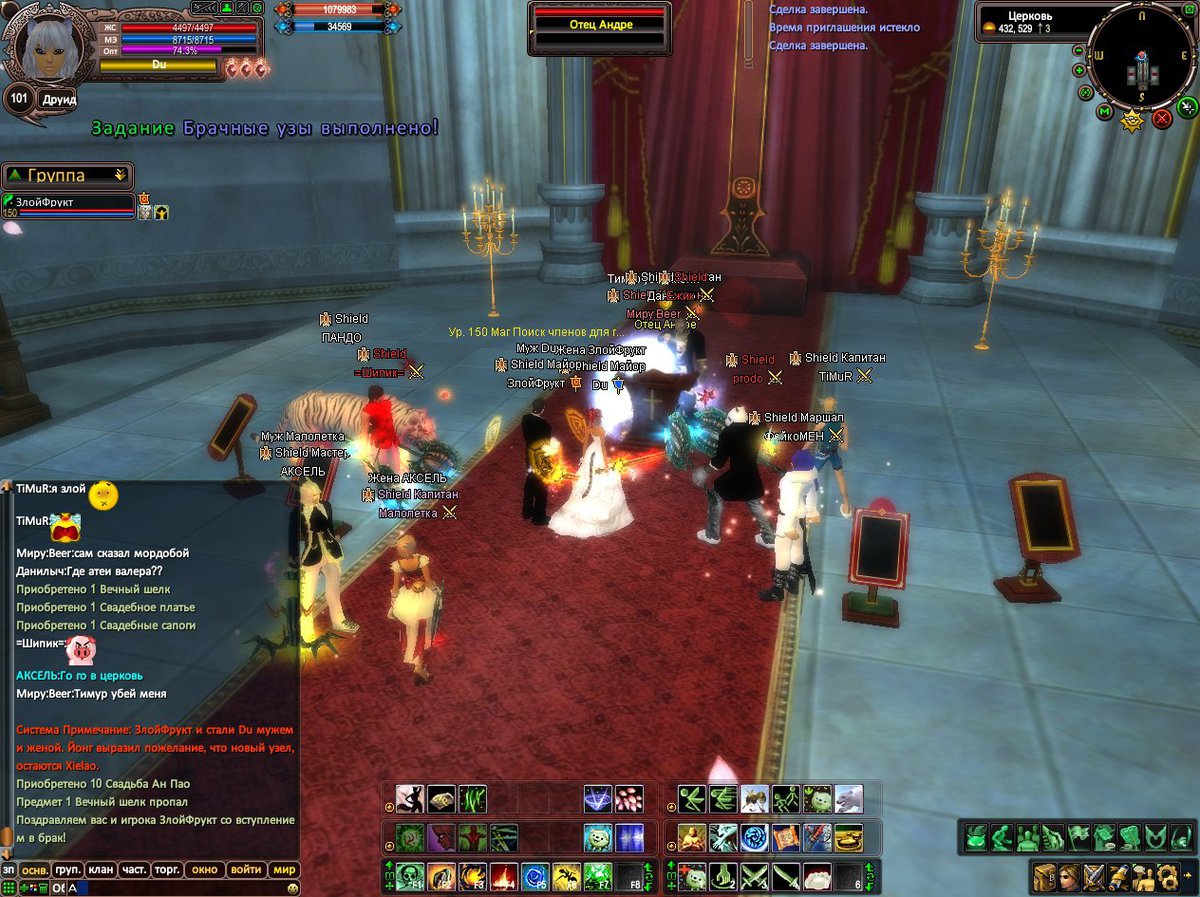Viewport: 1200px width, 897px height.
Task: Click the окно chat button
Action: point(204,869)
